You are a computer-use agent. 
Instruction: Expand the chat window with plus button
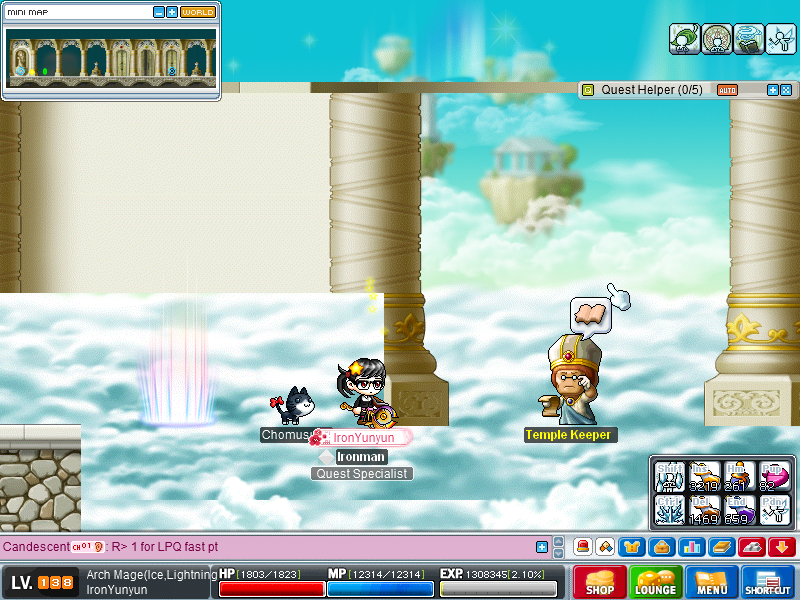click(542, 547)
